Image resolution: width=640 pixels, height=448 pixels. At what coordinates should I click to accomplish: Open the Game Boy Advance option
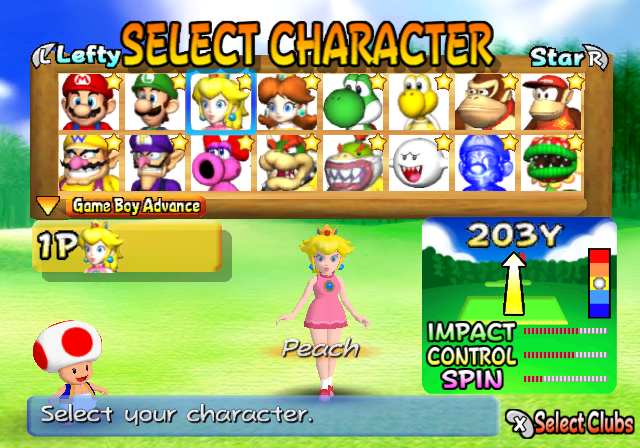(134, 207)
